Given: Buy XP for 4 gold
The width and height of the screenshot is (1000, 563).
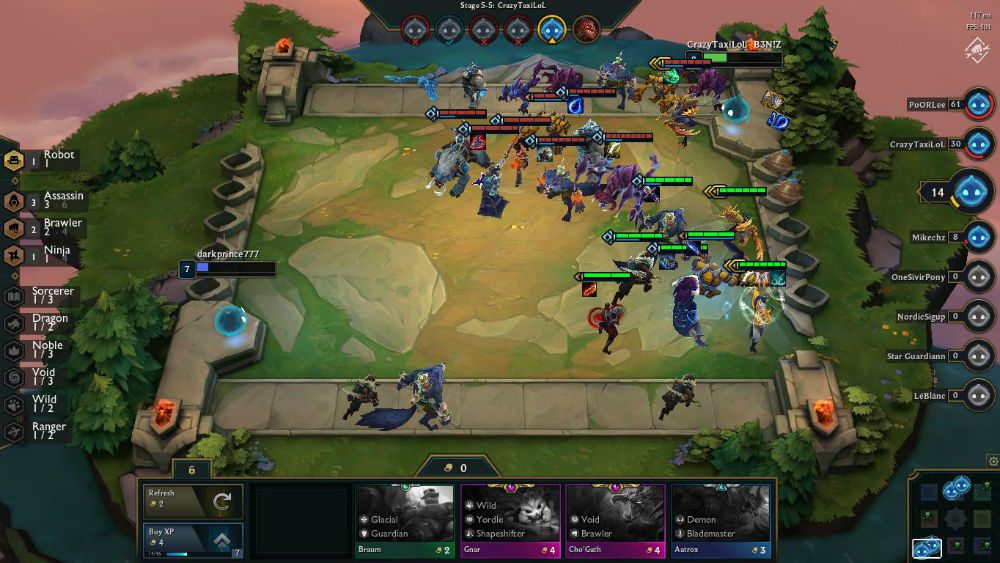Looking at the screenshot, I should [x=193, y=540].
